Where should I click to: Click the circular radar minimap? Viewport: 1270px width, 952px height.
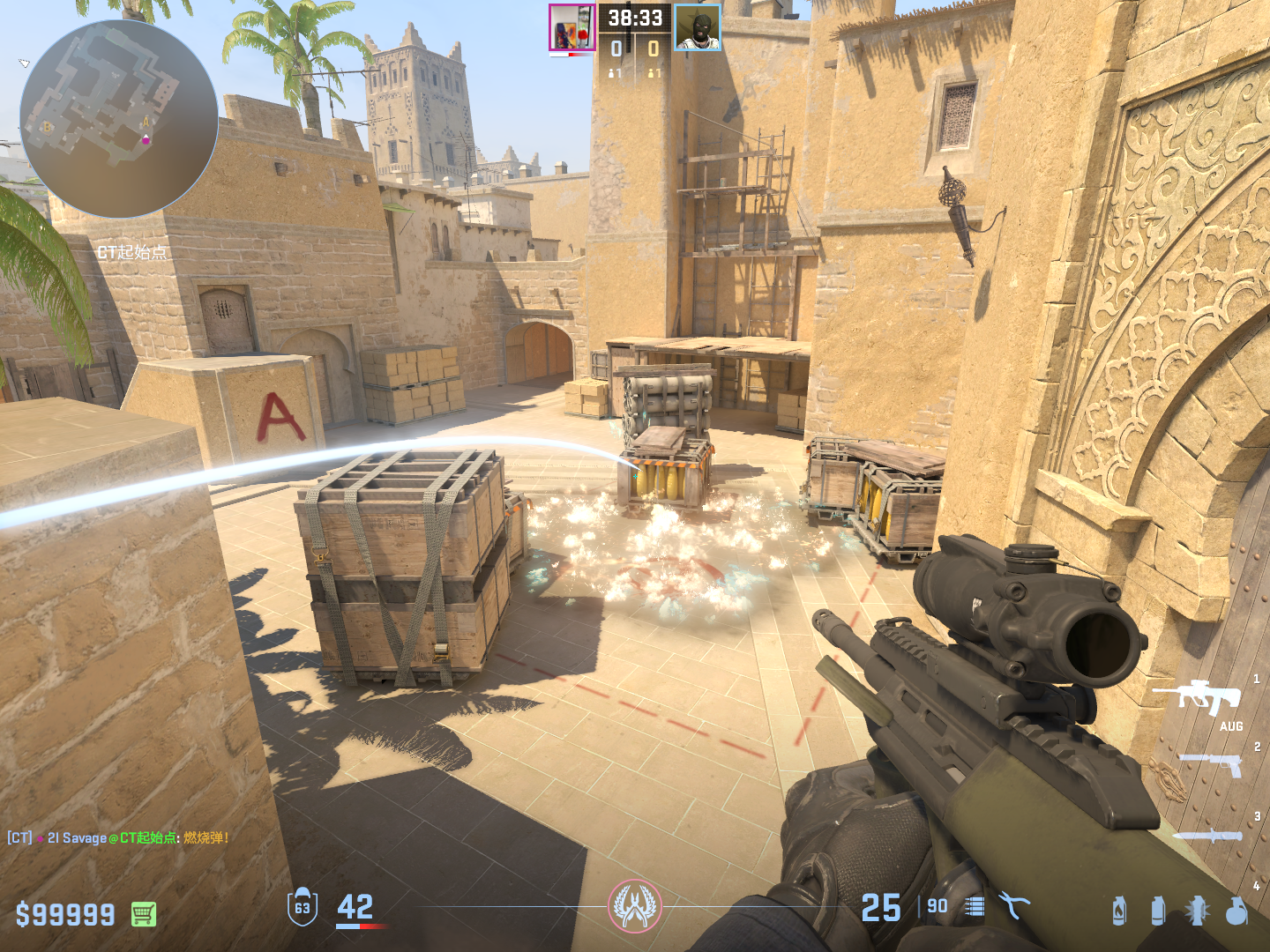(x=119, y=119)
